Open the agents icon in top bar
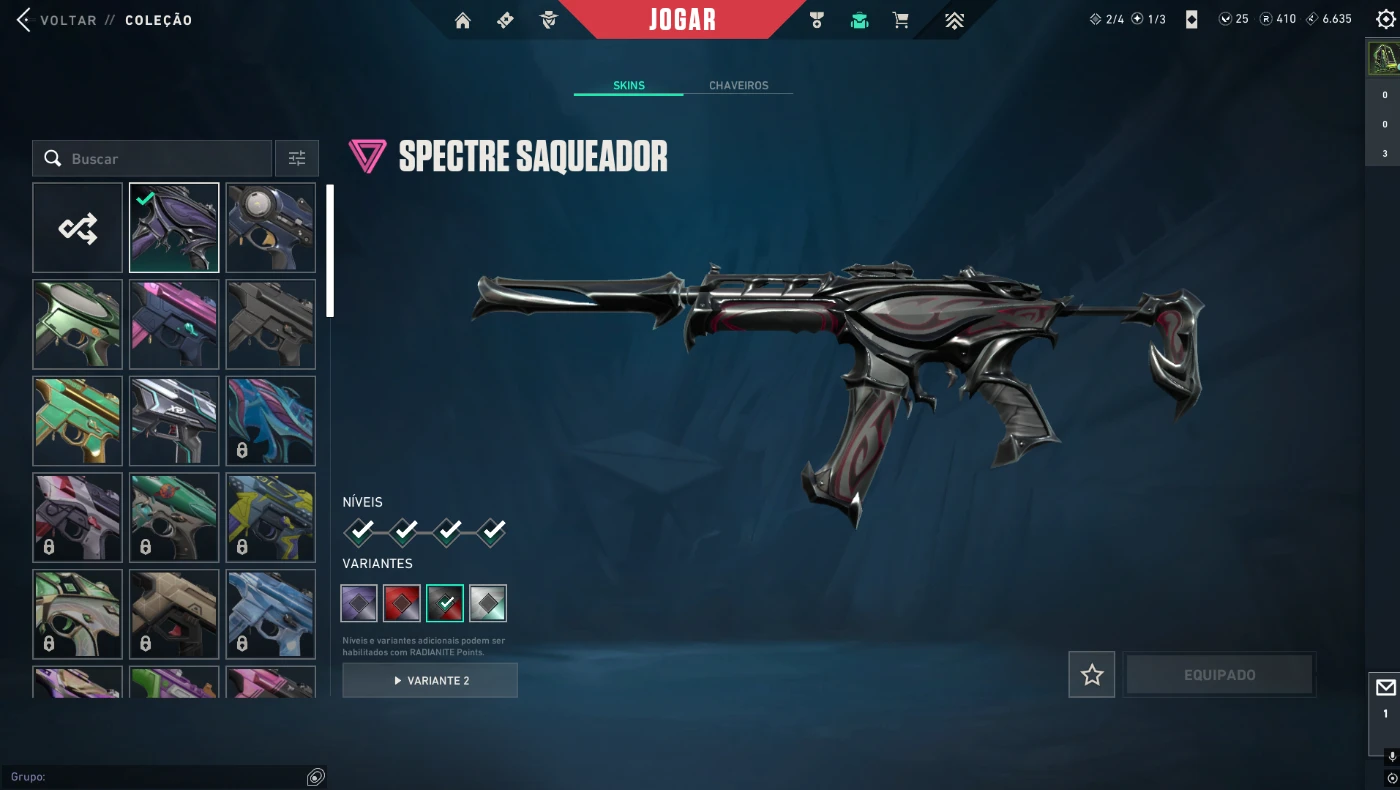 (548, 20)
